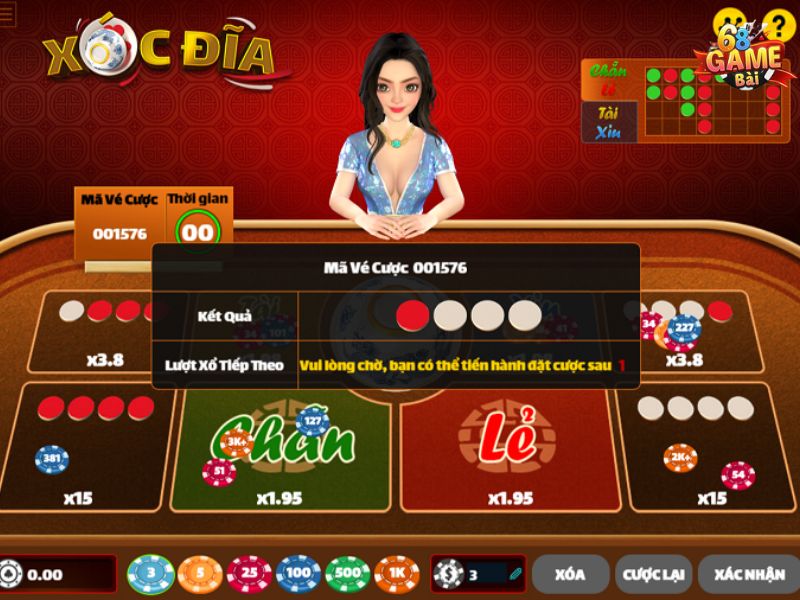Switch history to Chẵn Lẻ tab

click(609, 81)
